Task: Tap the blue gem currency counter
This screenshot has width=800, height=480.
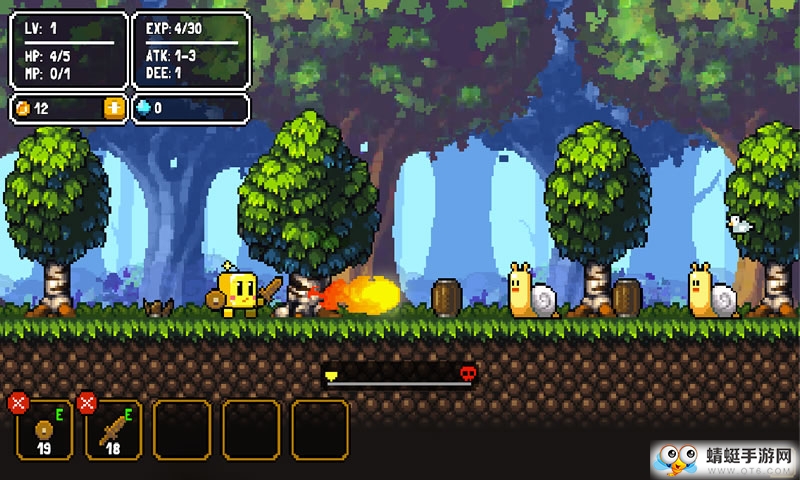Action: (x=190, y=108)
